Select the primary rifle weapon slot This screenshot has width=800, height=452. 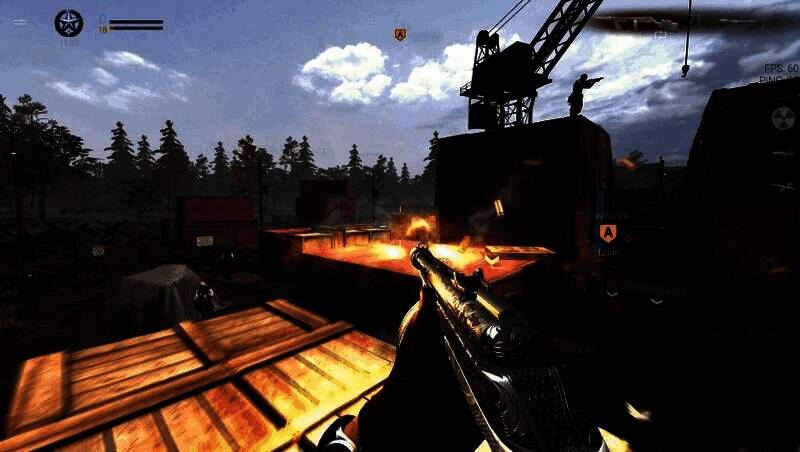637,22
